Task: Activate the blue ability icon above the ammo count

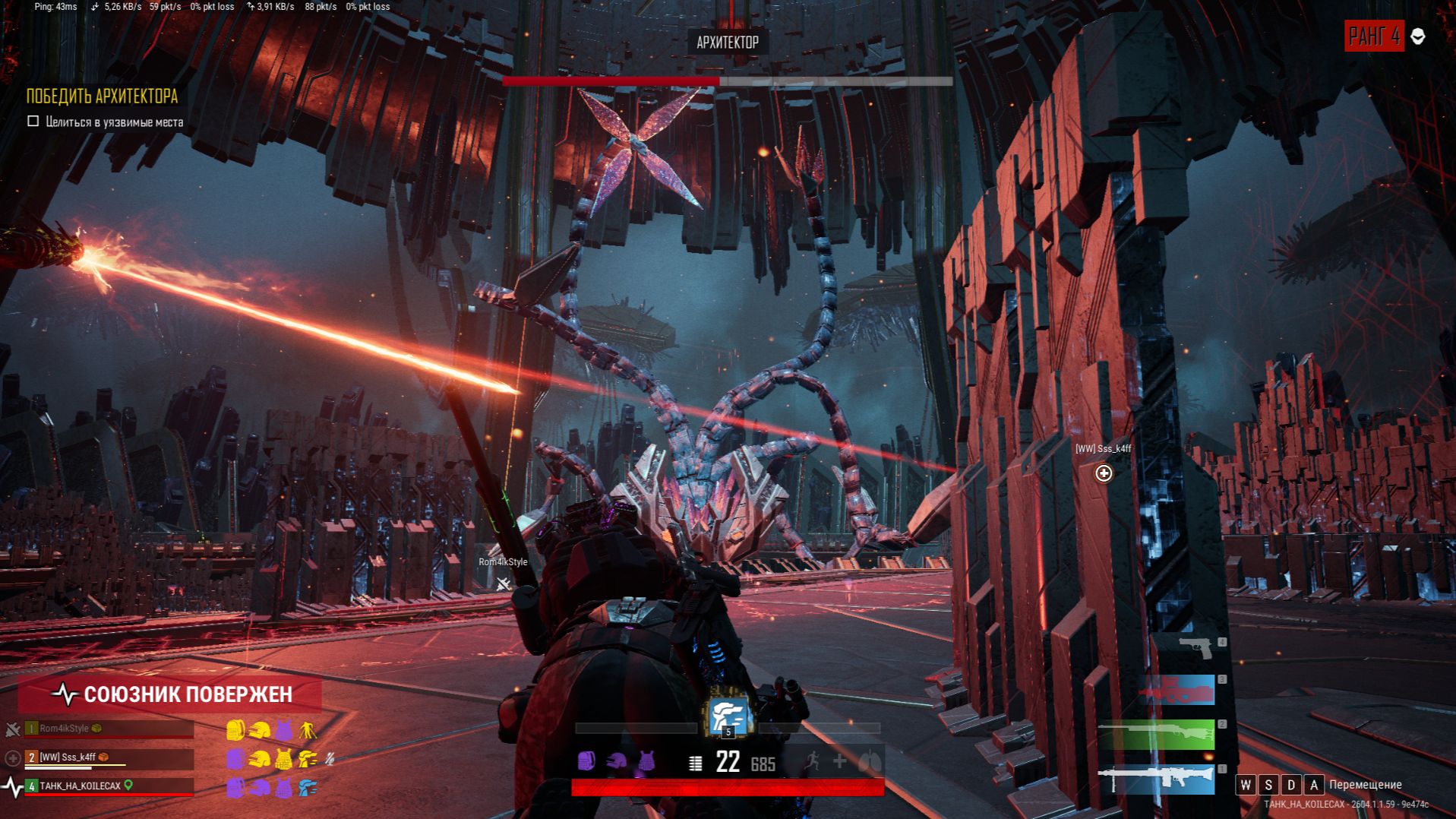Action: pyautogui.click(x=728, y=716)
